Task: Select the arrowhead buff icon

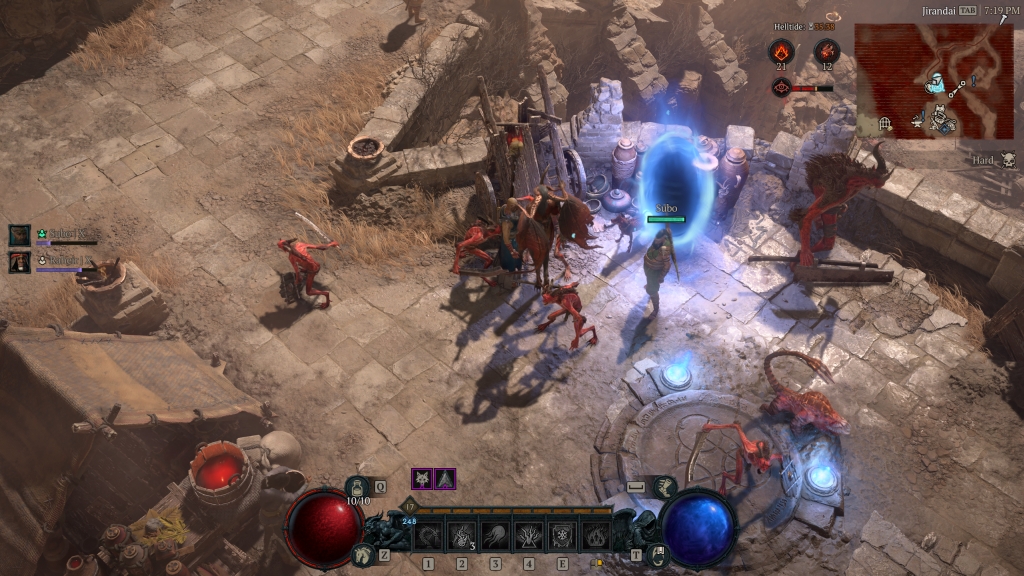Action: 445,479
